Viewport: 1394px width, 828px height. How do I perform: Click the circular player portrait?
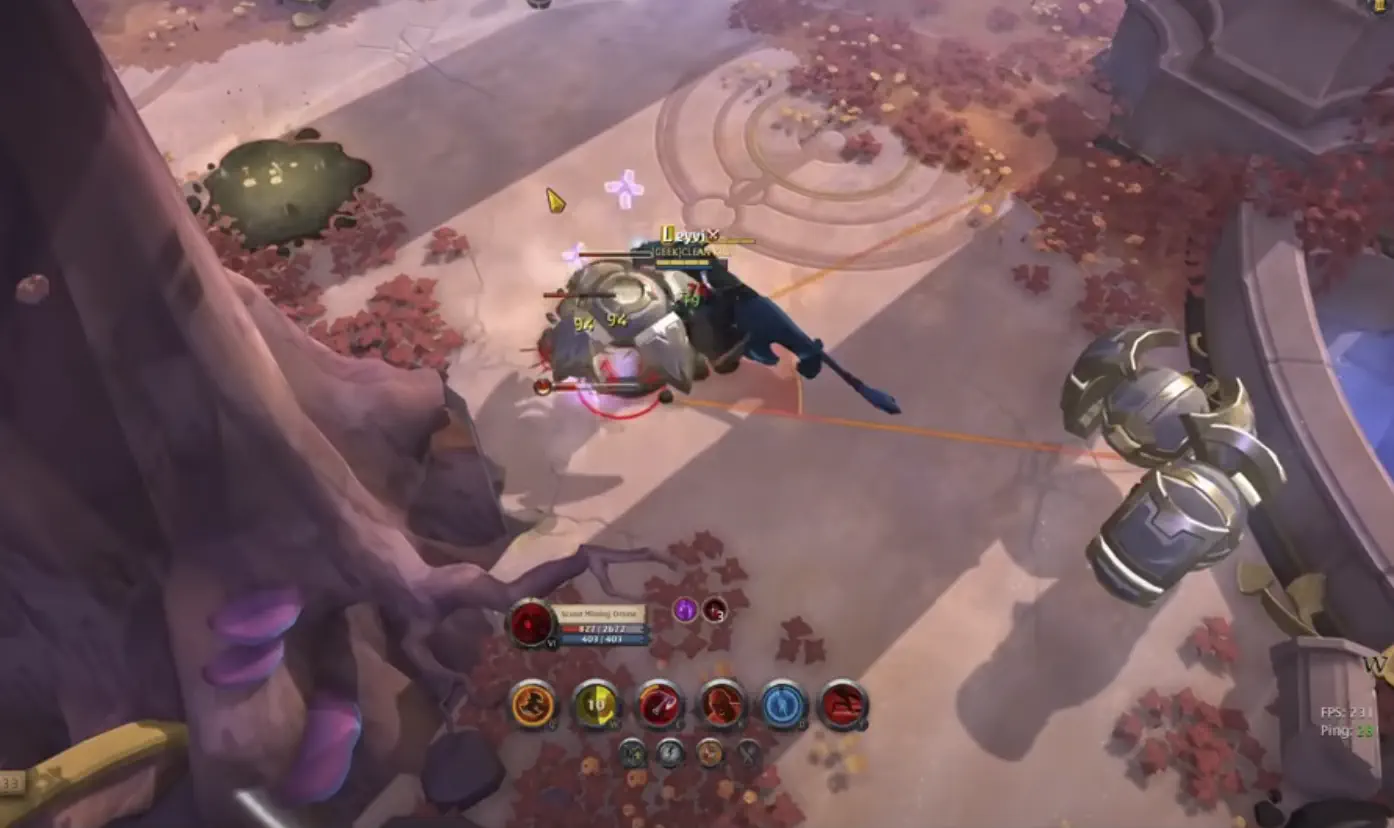[531, 621]
